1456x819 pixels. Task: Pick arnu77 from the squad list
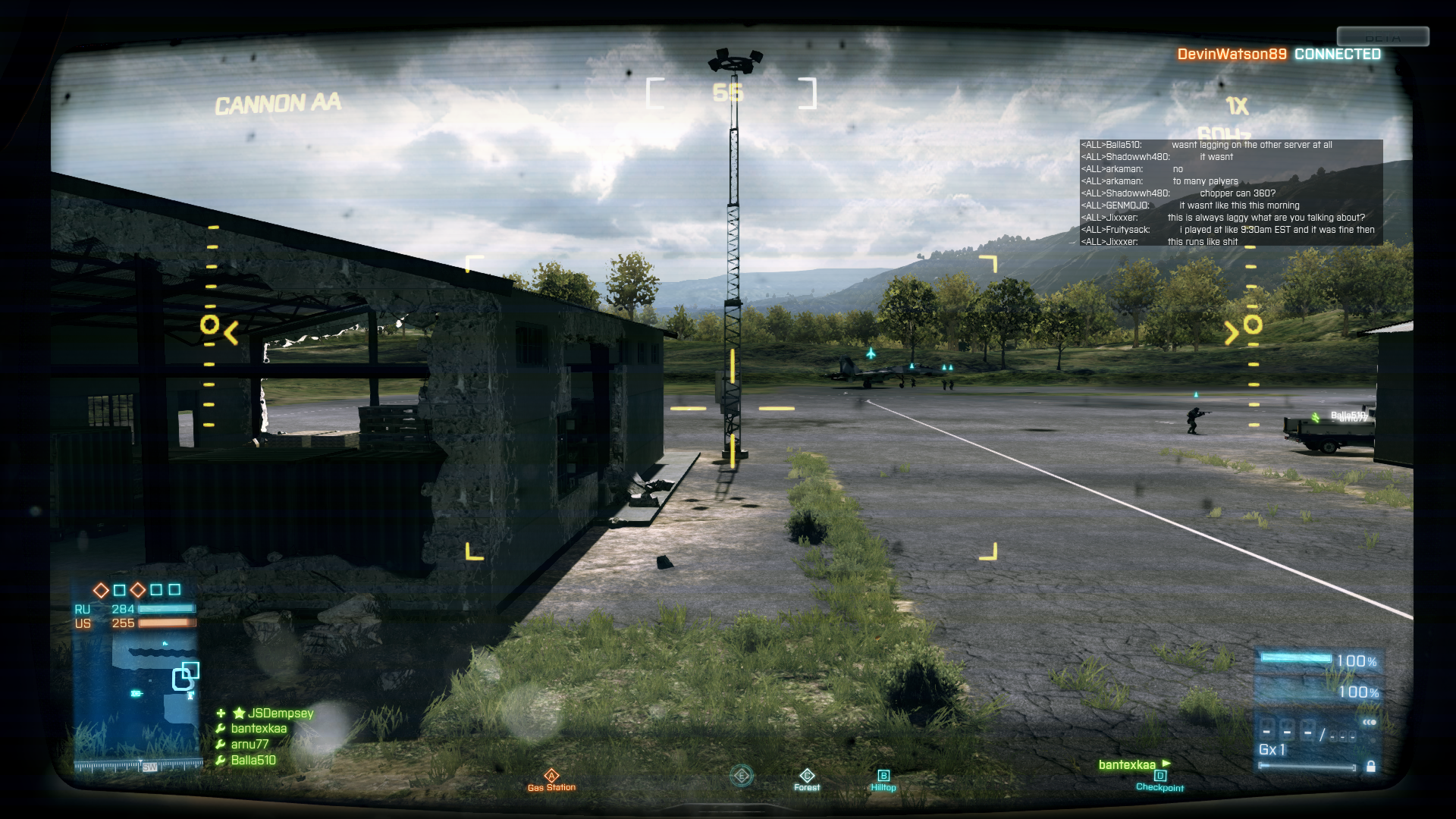[249, 745]
